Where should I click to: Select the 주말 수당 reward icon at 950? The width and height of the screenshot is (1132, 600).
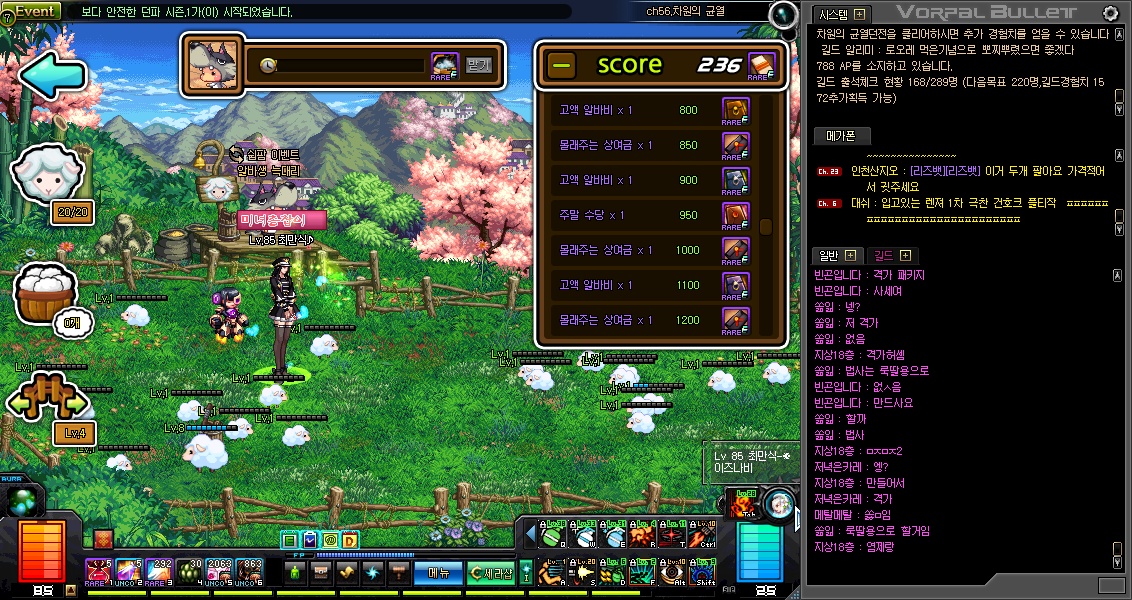point(736,215)
